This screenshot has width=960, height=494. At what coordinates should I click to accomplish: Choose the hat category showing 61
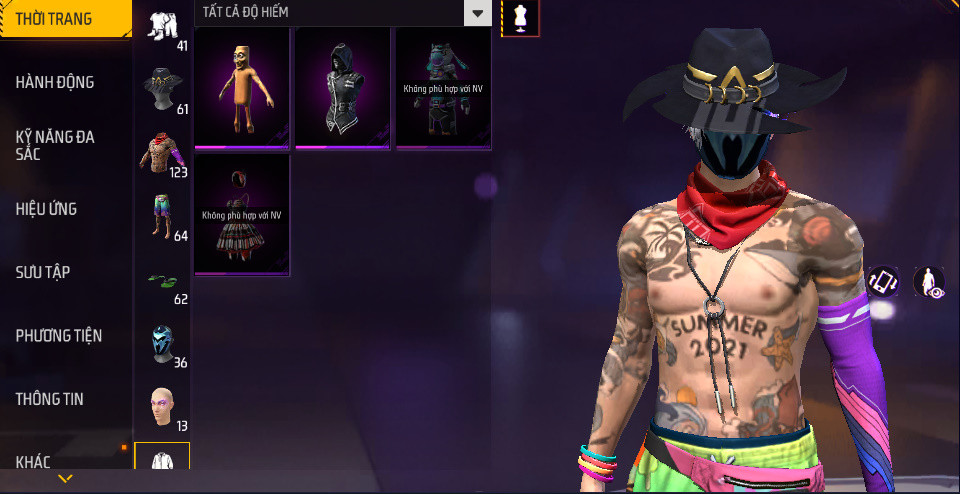[163, 91]
